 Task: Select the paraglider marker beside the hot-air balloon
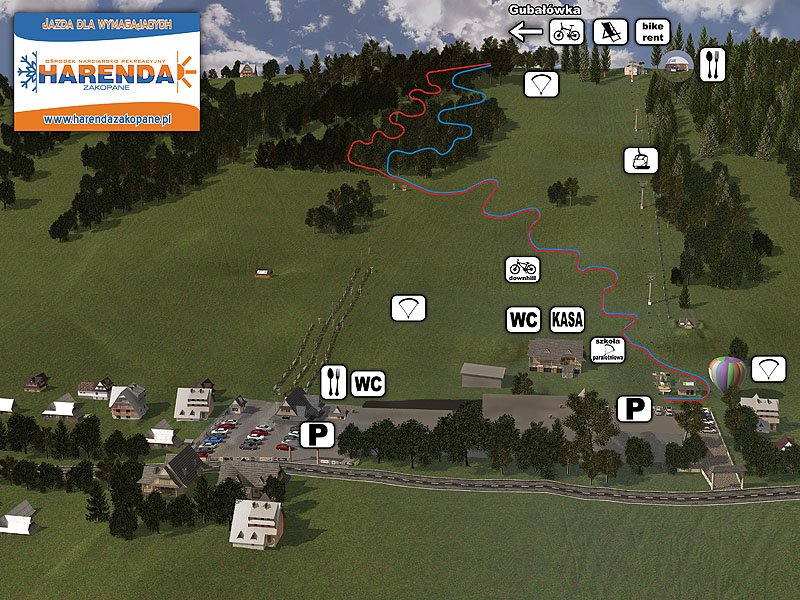pos(767,368)
